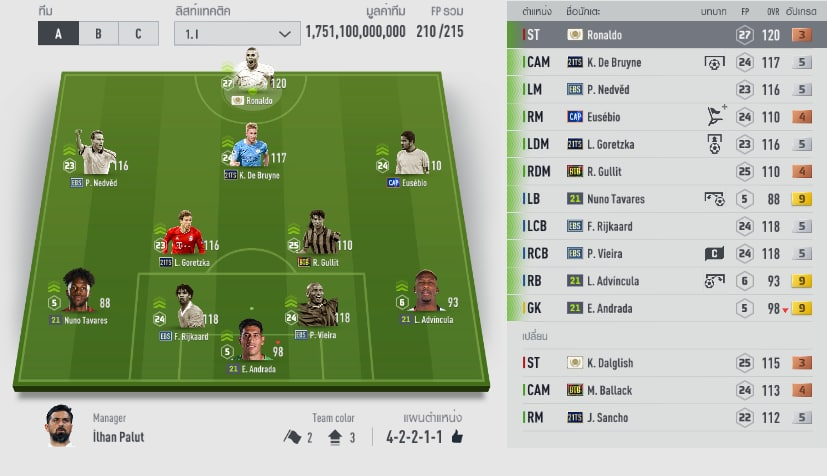Select substitute J. Sancho row
827x476 pixels.
click(x=666, y=417)
